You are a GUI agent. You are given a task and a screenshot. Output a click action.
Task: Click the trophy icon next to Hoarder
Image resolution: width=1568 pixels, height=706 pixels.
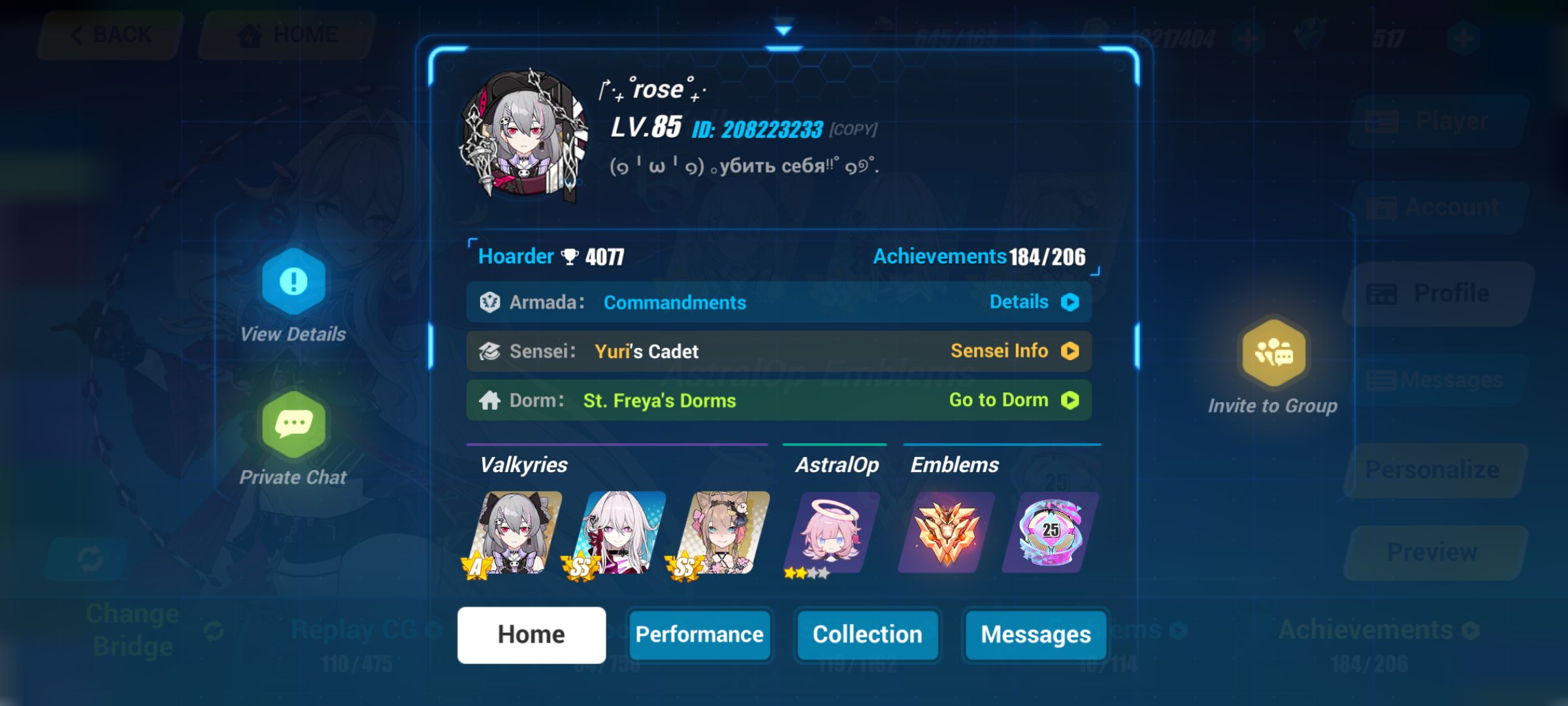pyautogui.click(x=570, y=256)
